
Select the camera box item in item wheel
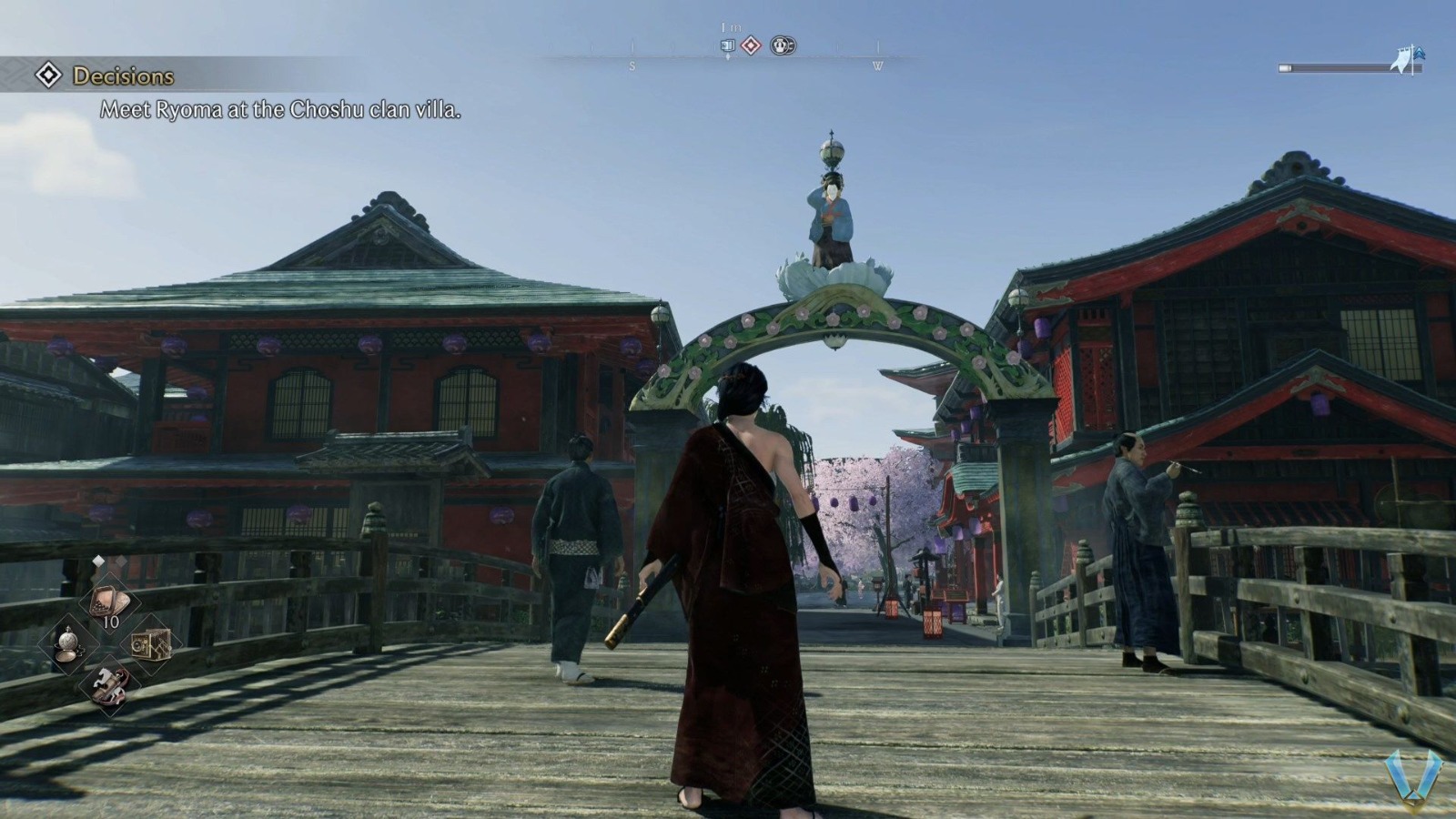(151, 645)
